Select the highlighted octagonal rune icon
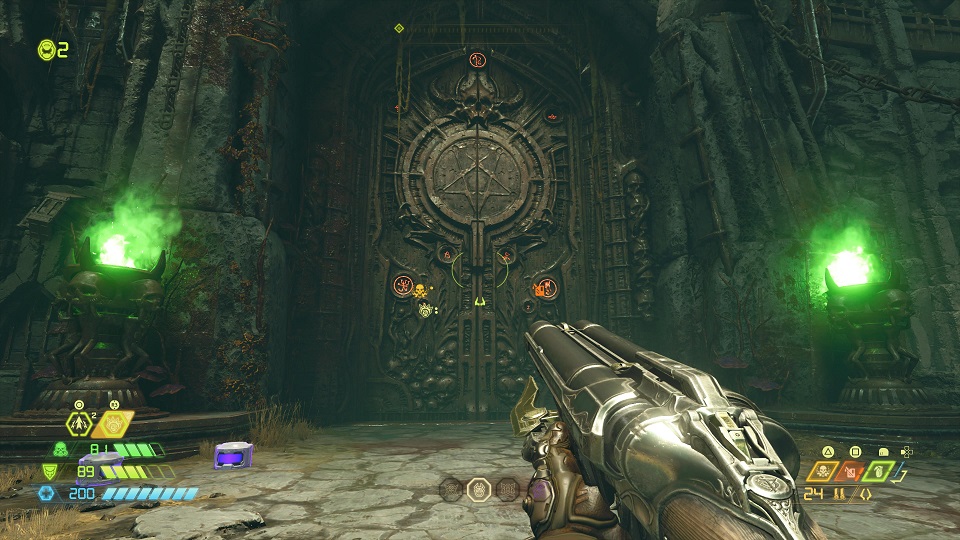This screenshot has height=540, width=960. pyautogui.click(x=479, y=489)
